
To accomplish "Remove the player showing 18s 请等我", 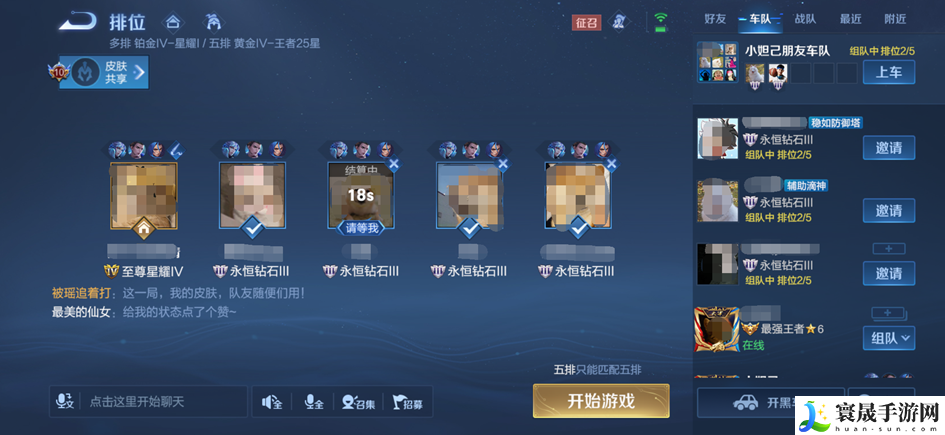I will [393, 164].
